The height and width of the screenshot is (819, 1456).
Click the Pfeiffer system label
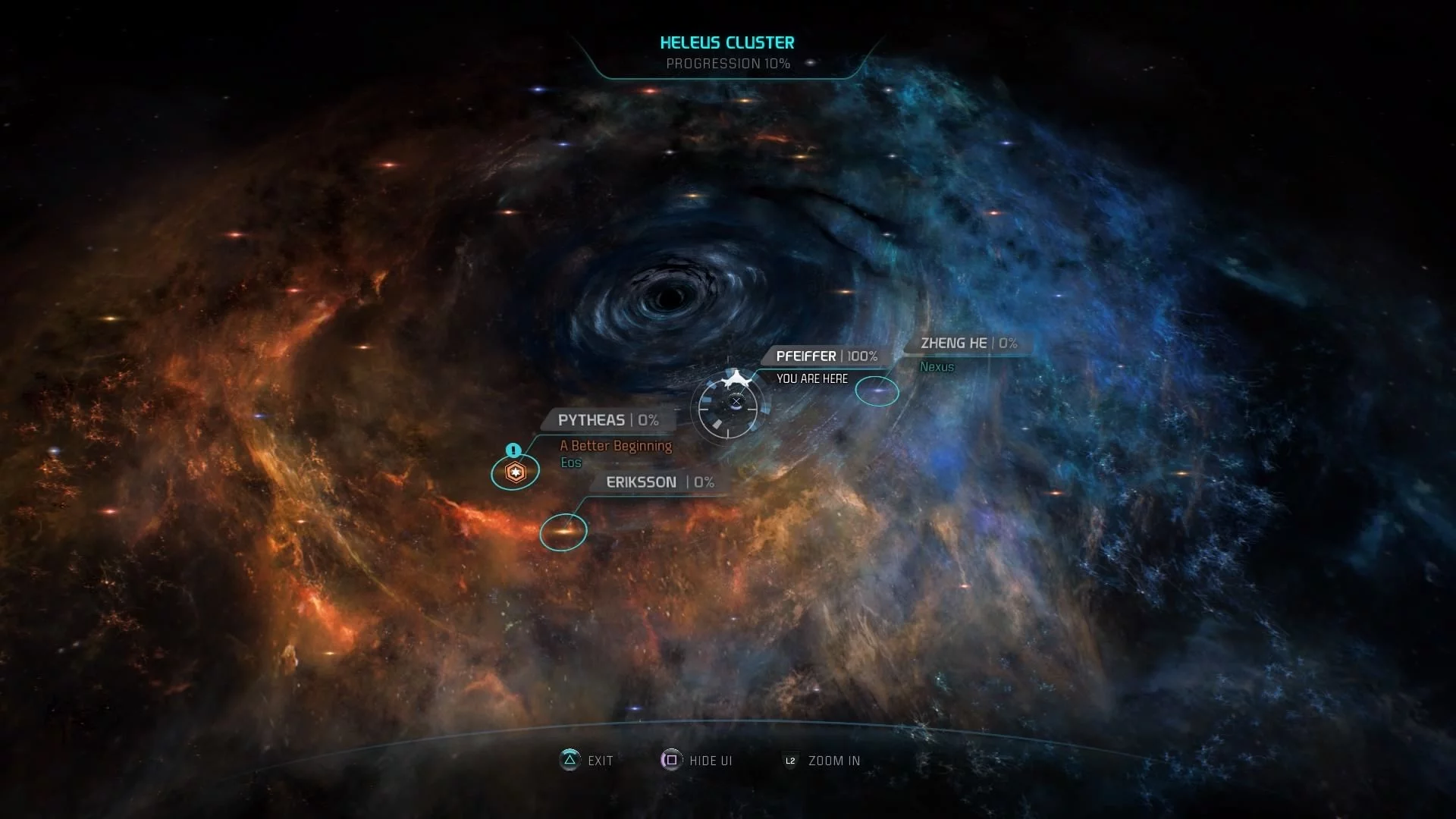826,356
